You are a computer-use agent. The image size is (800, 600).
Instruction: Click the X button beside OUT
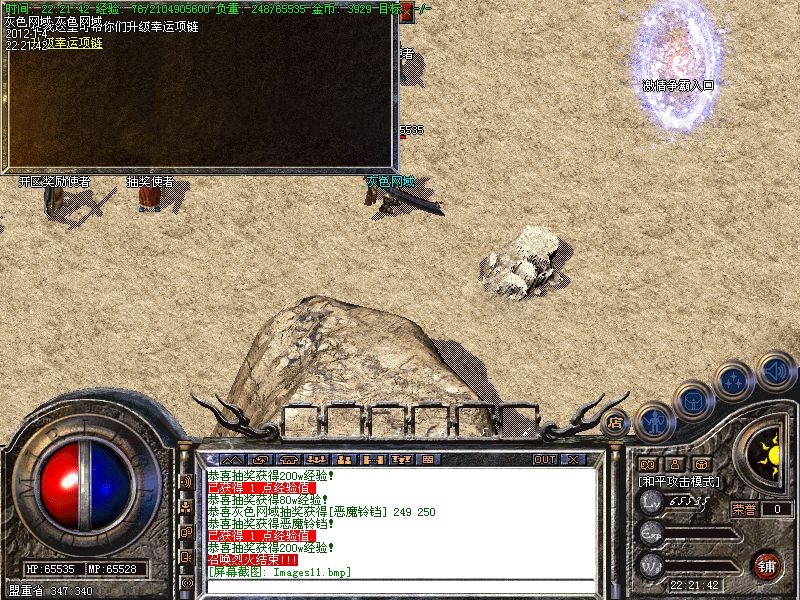[573, 460]
